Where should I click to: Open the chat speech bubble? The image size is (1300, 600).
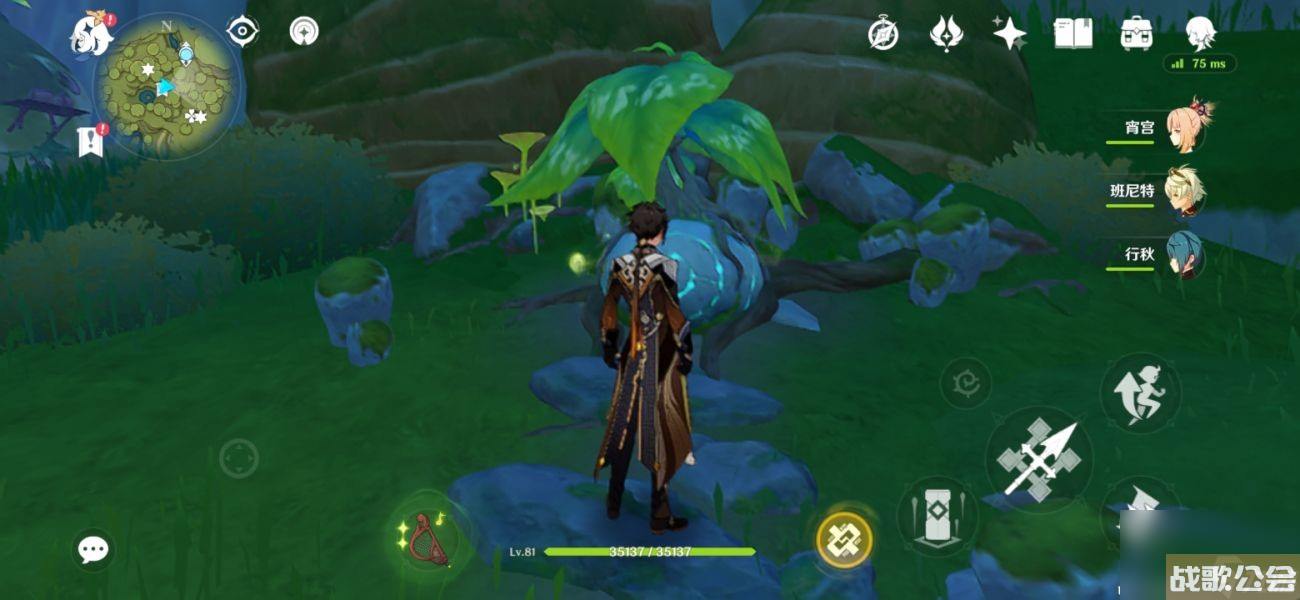[94, 549]
